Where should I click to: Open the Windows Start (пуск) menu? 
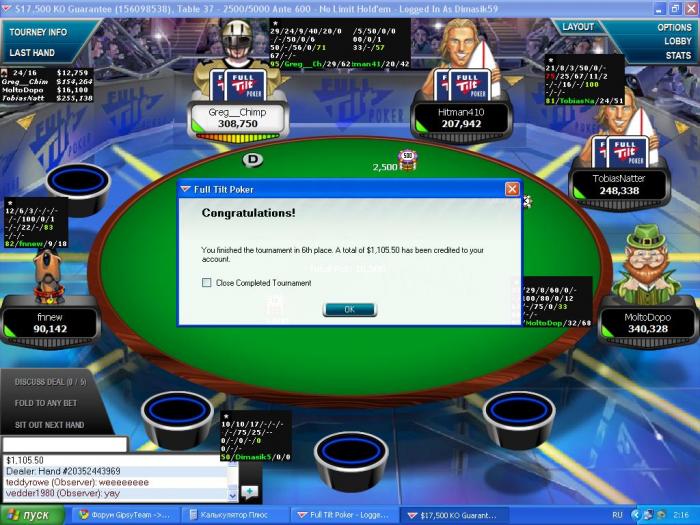[30, 515]
